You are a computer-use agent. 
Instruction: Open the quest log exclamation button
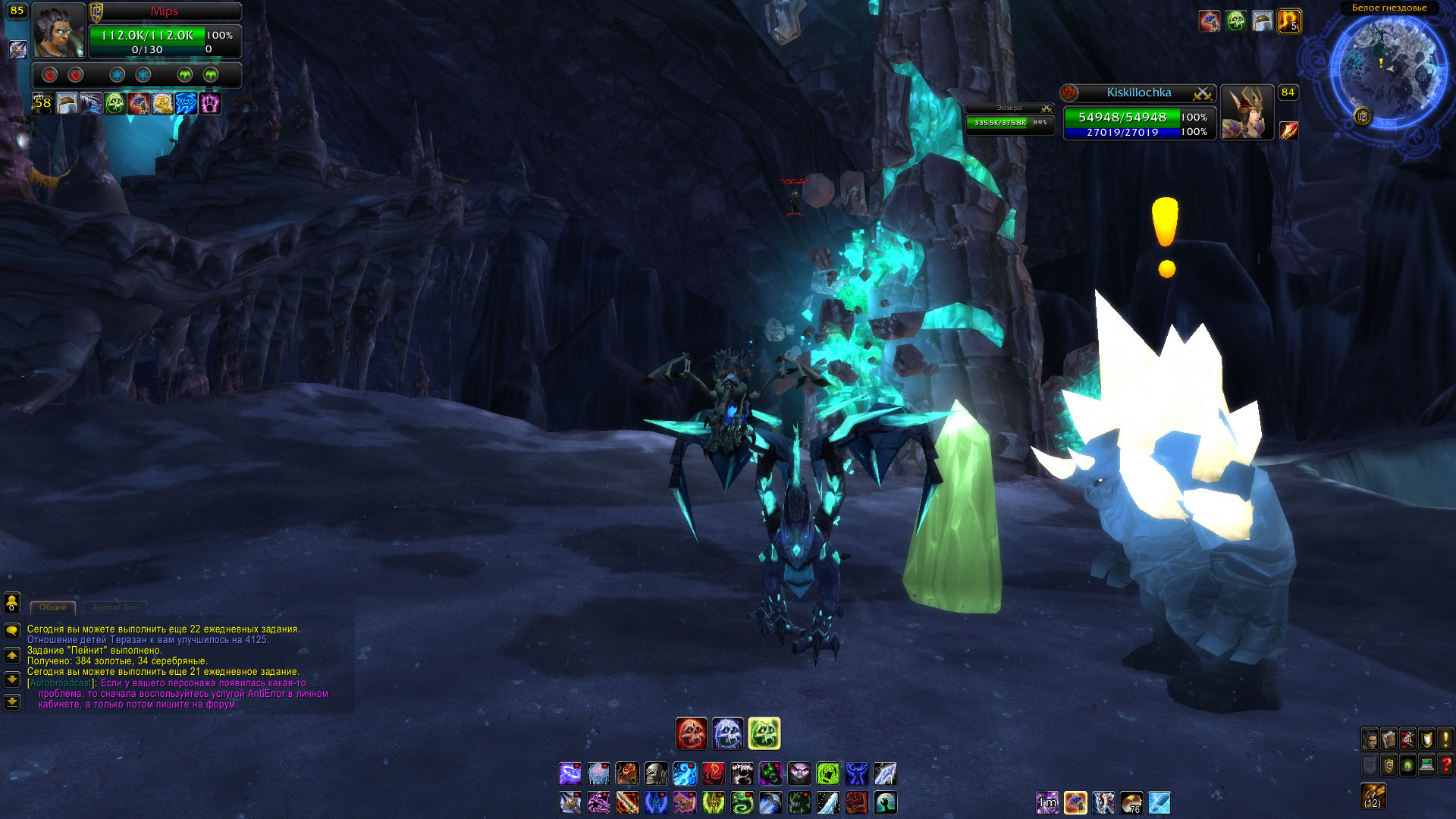[1445, 739]
